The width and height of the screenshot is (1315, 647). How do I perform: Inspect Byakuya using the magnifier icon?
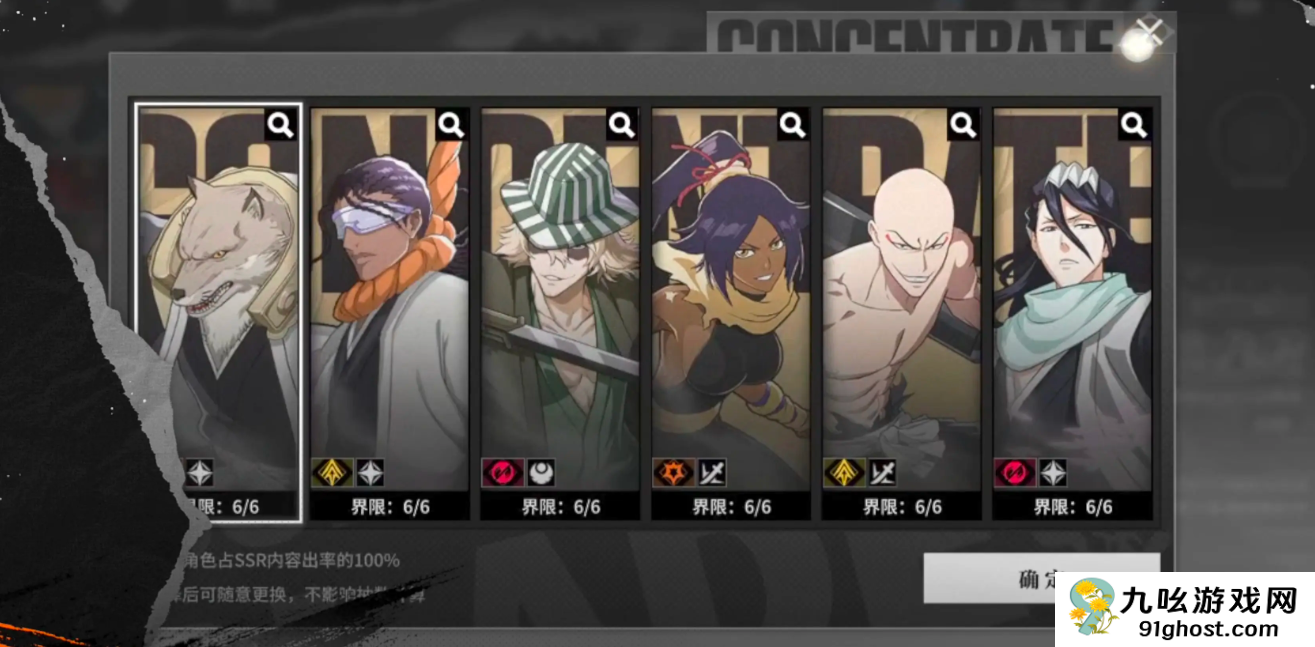[1134, 125]
